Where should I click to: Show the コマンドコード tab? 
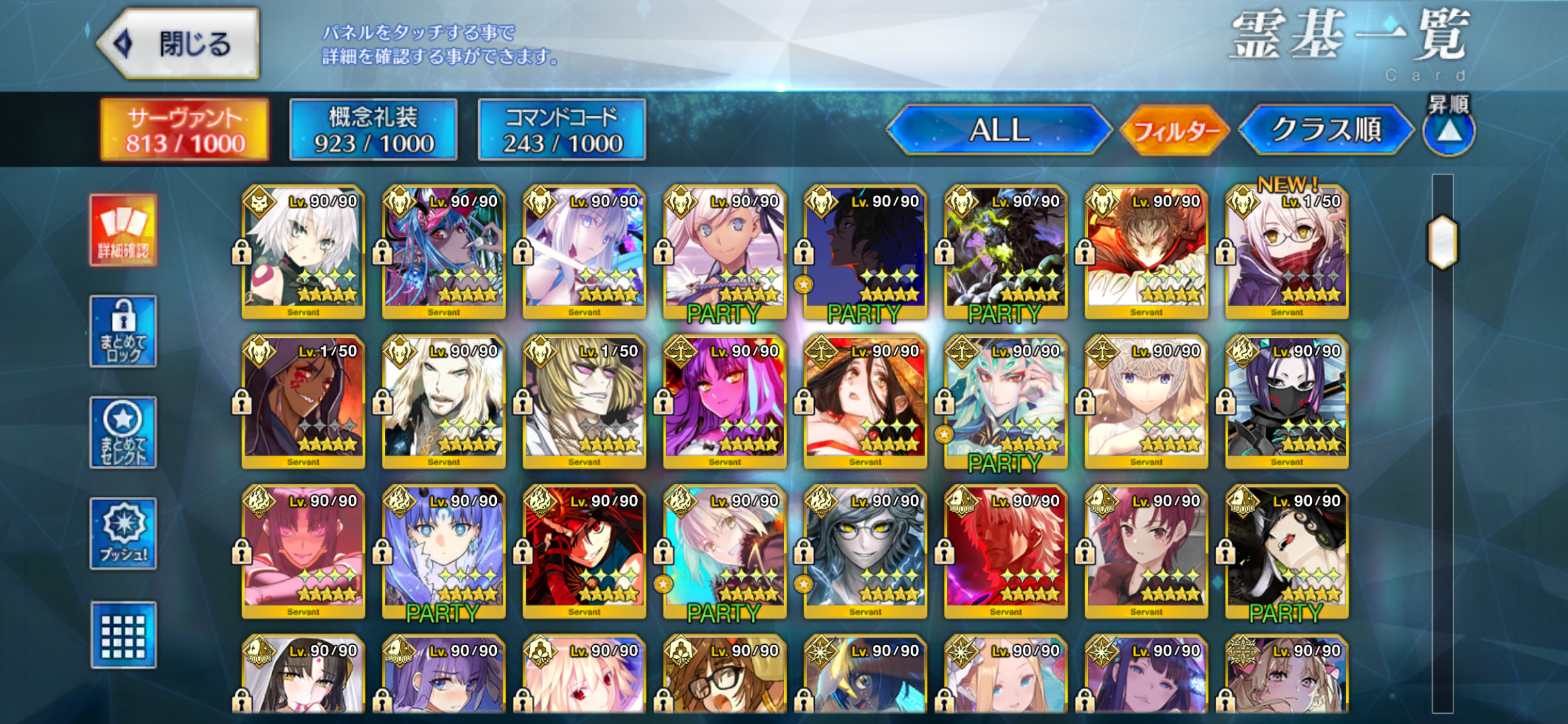(x=562, y=130)
